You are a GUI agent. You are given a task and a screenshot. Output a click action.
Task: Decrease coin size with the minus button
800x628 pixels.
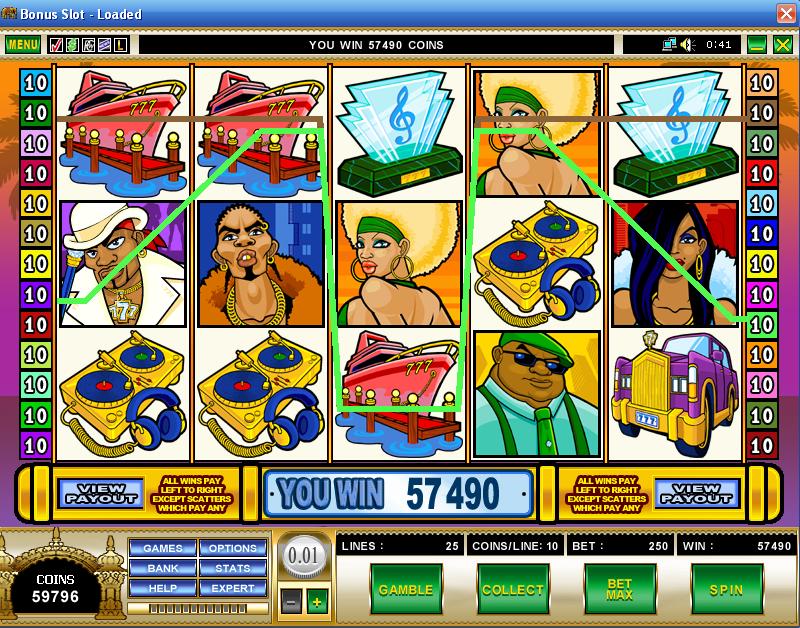288,602
